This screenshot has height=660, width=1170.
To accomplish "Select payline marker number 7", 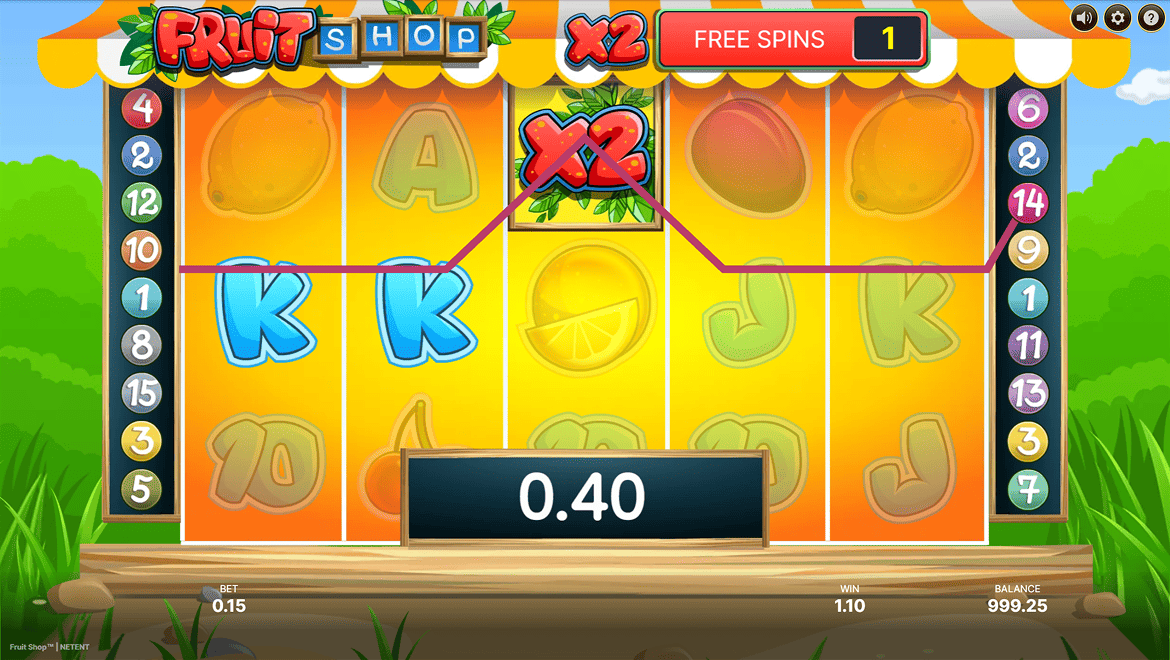I will tap(1027, 489).
